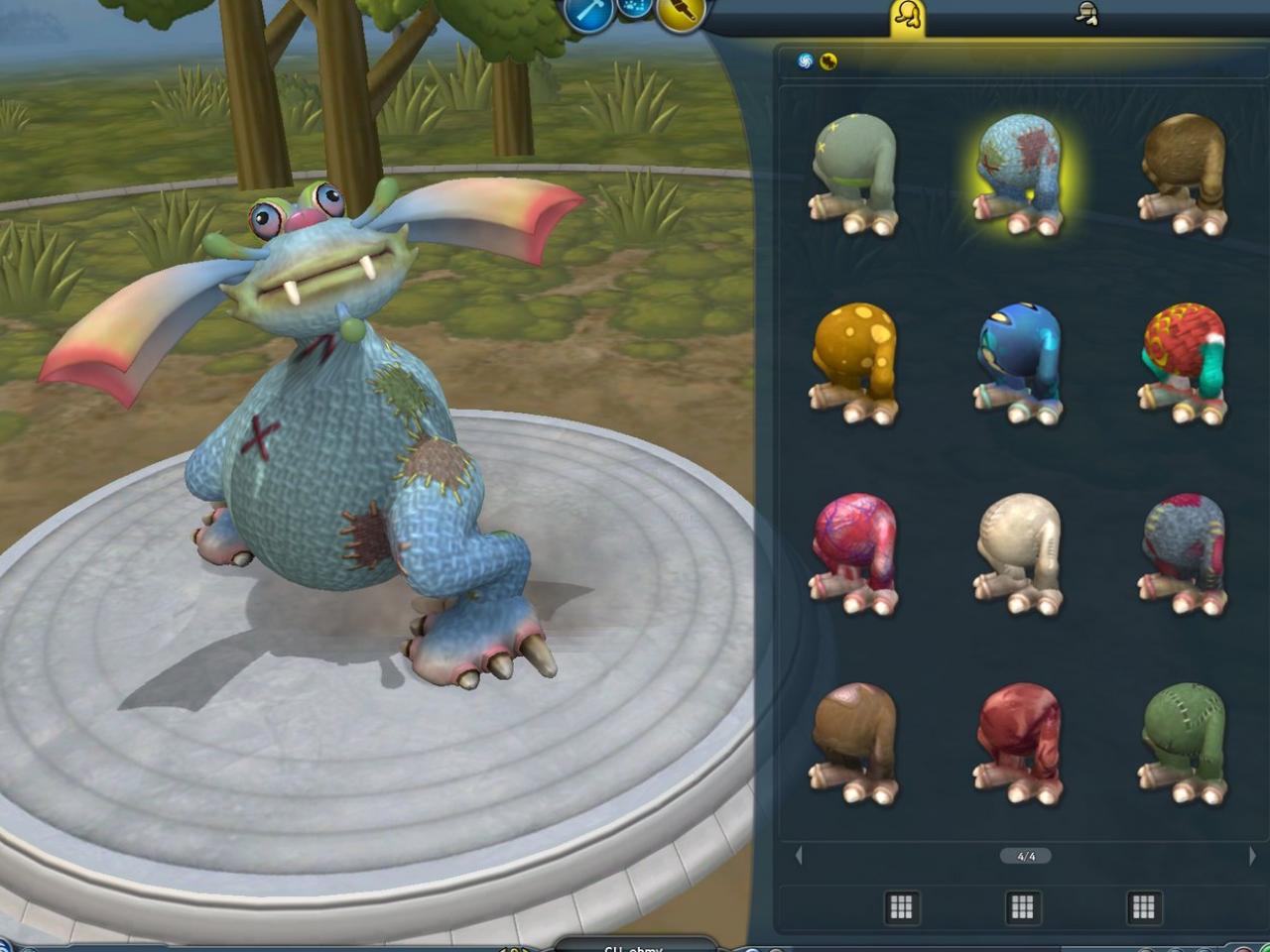Filter by the small yellow creature icon
This screenshot has width=1270, height=952.
828,61
